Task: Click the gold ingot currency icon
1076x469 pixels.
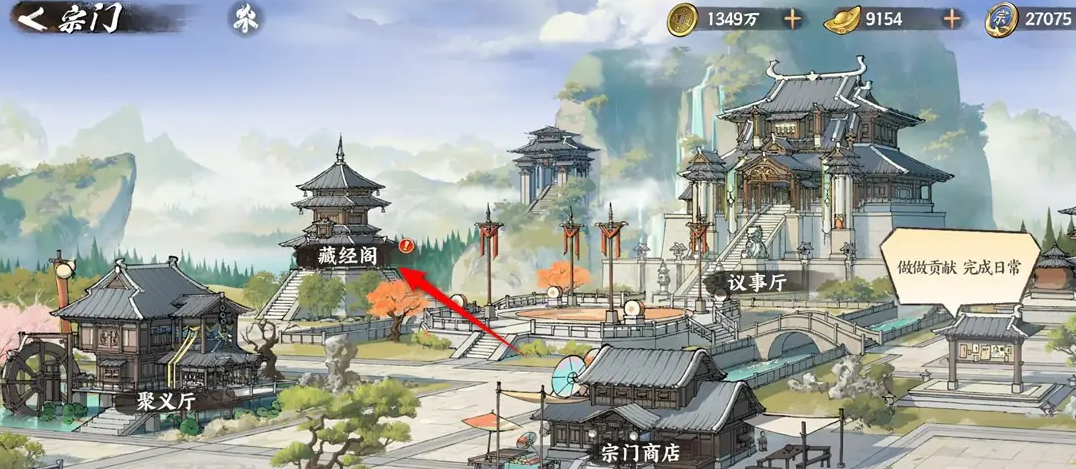Action: (x=843, y=18)
